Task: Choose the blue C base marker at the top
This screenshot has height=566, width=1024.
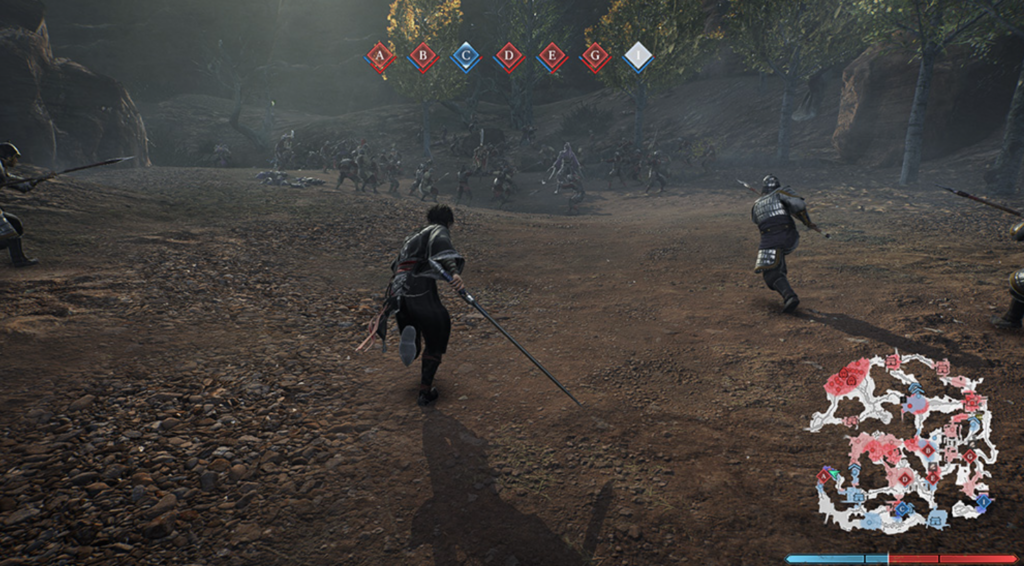Action: (x=465, y=57)
